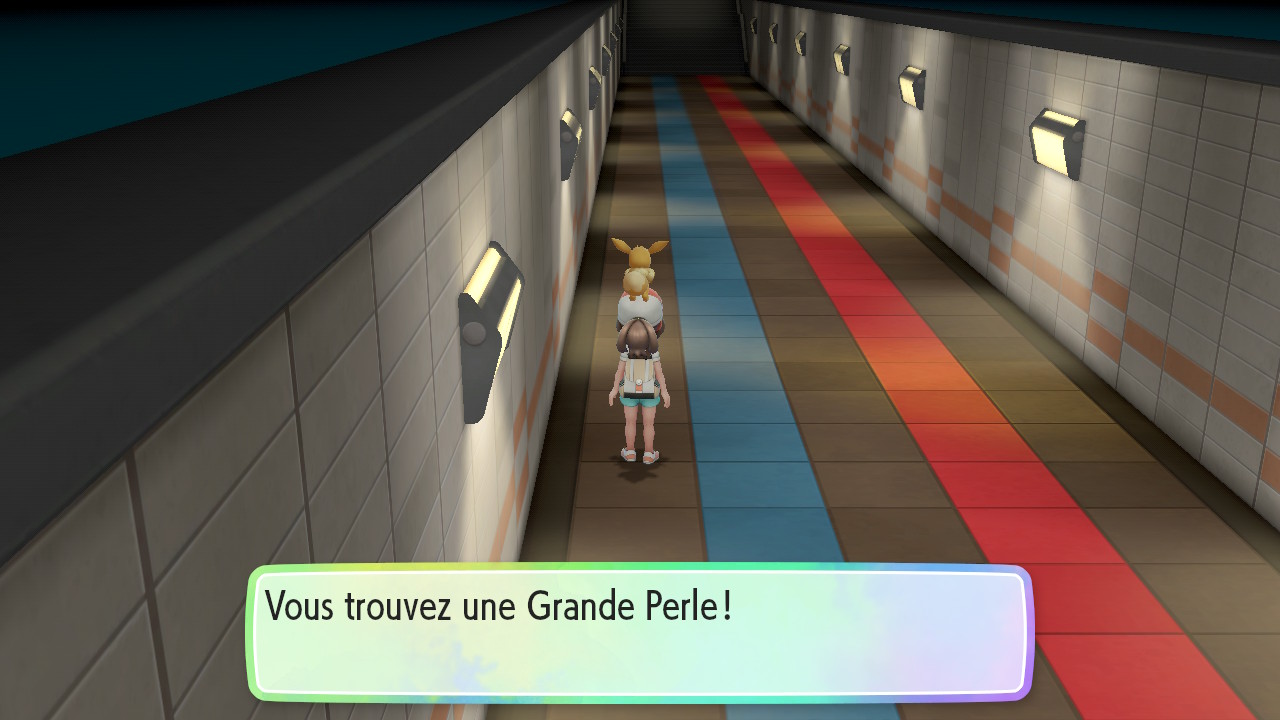The height and width of the screenshot is (720, 1280).
Task: Advance the 'Vous trouvez une Grande Perle' dialogue box
Action: pyautogui.click(x=638, y=632)
